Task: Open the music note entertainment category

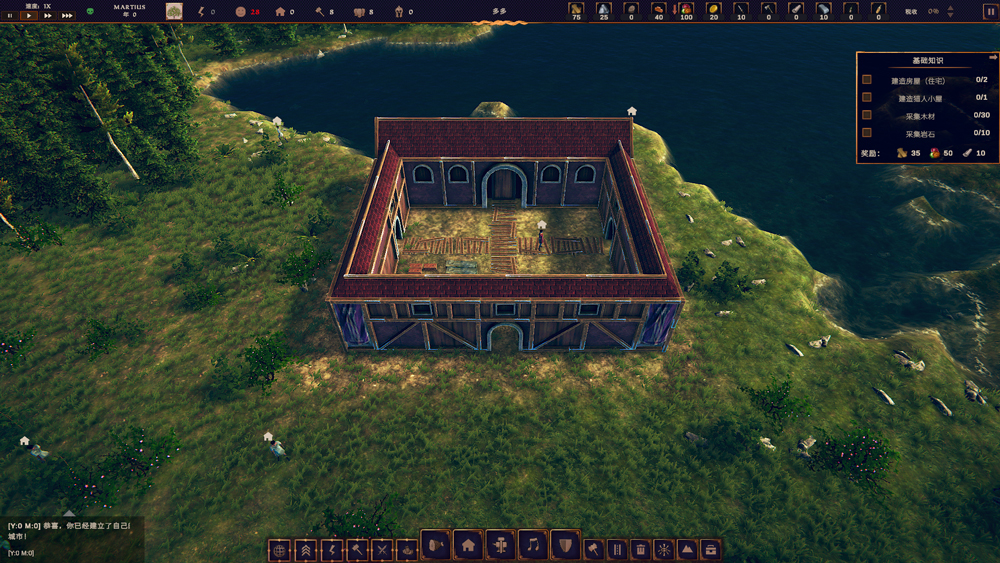Action: click(x=533, y=545)
